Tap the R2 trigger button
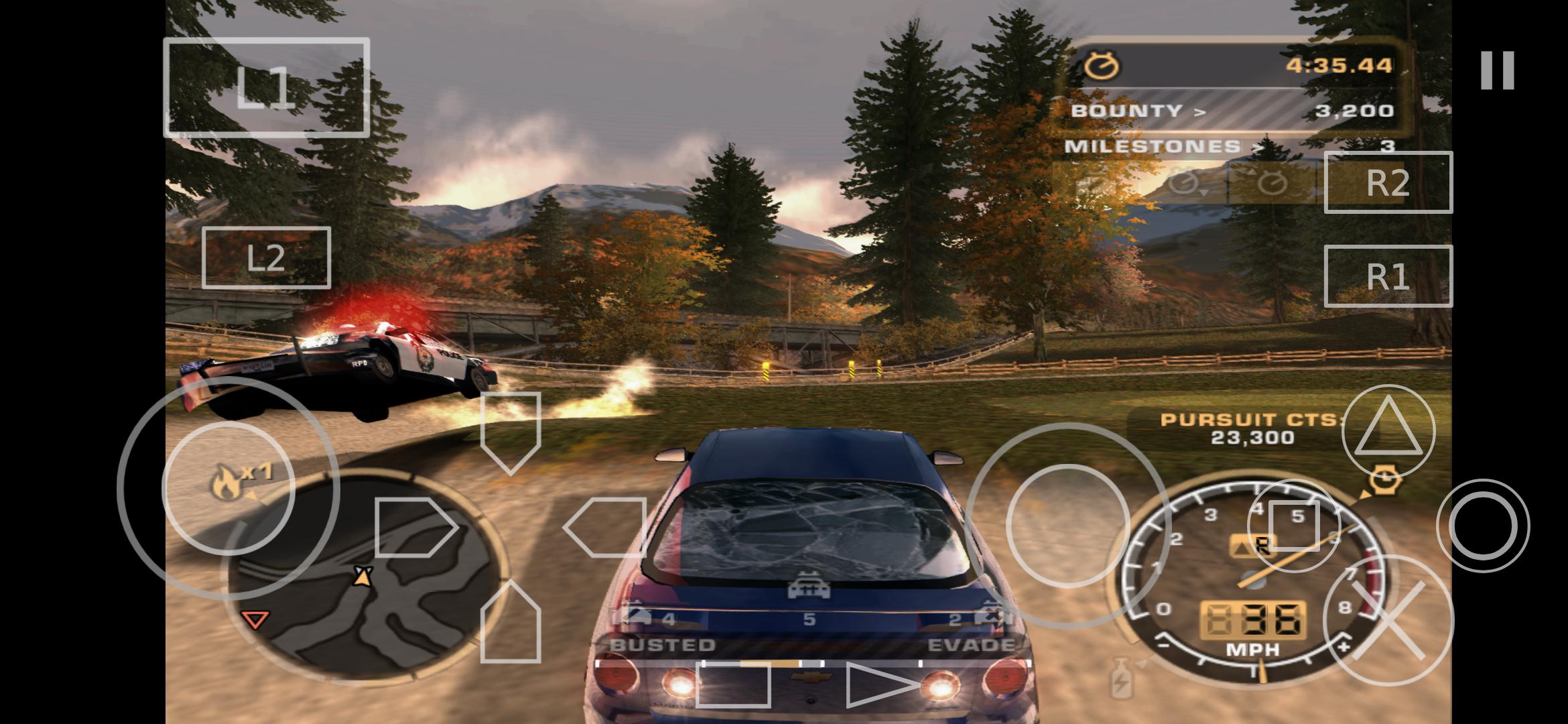This screenshot has width=1568, height=724. pos(1388,182)
